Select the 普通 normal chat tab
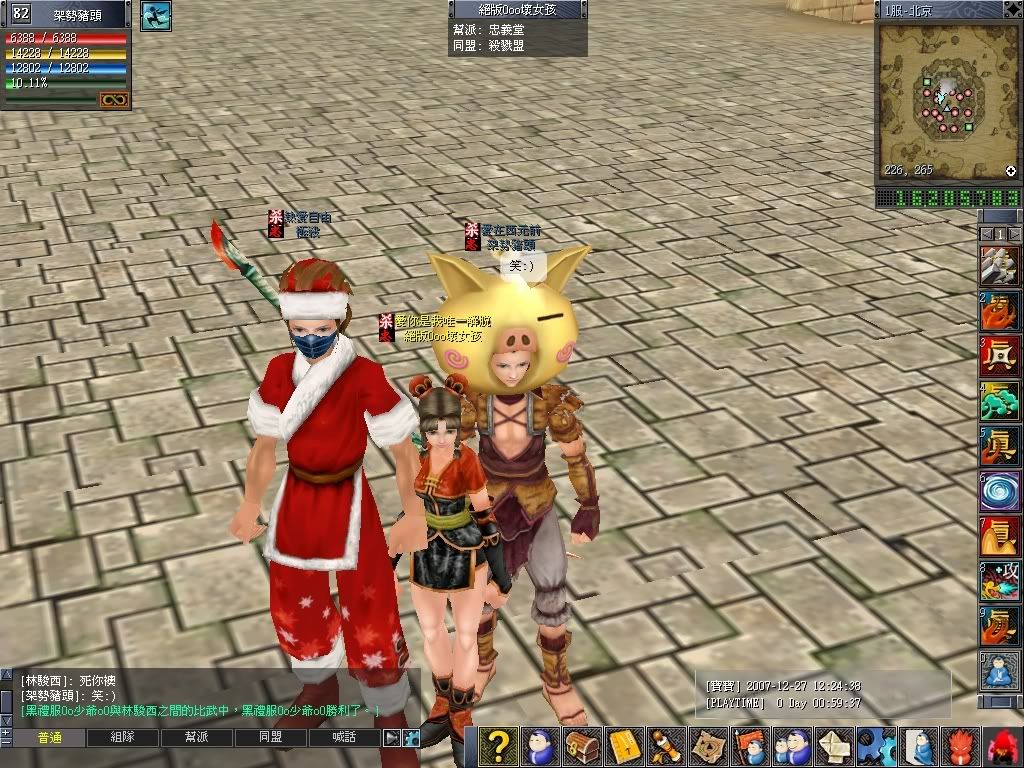This screenshot has height=768, width=1024. [48, 738]
